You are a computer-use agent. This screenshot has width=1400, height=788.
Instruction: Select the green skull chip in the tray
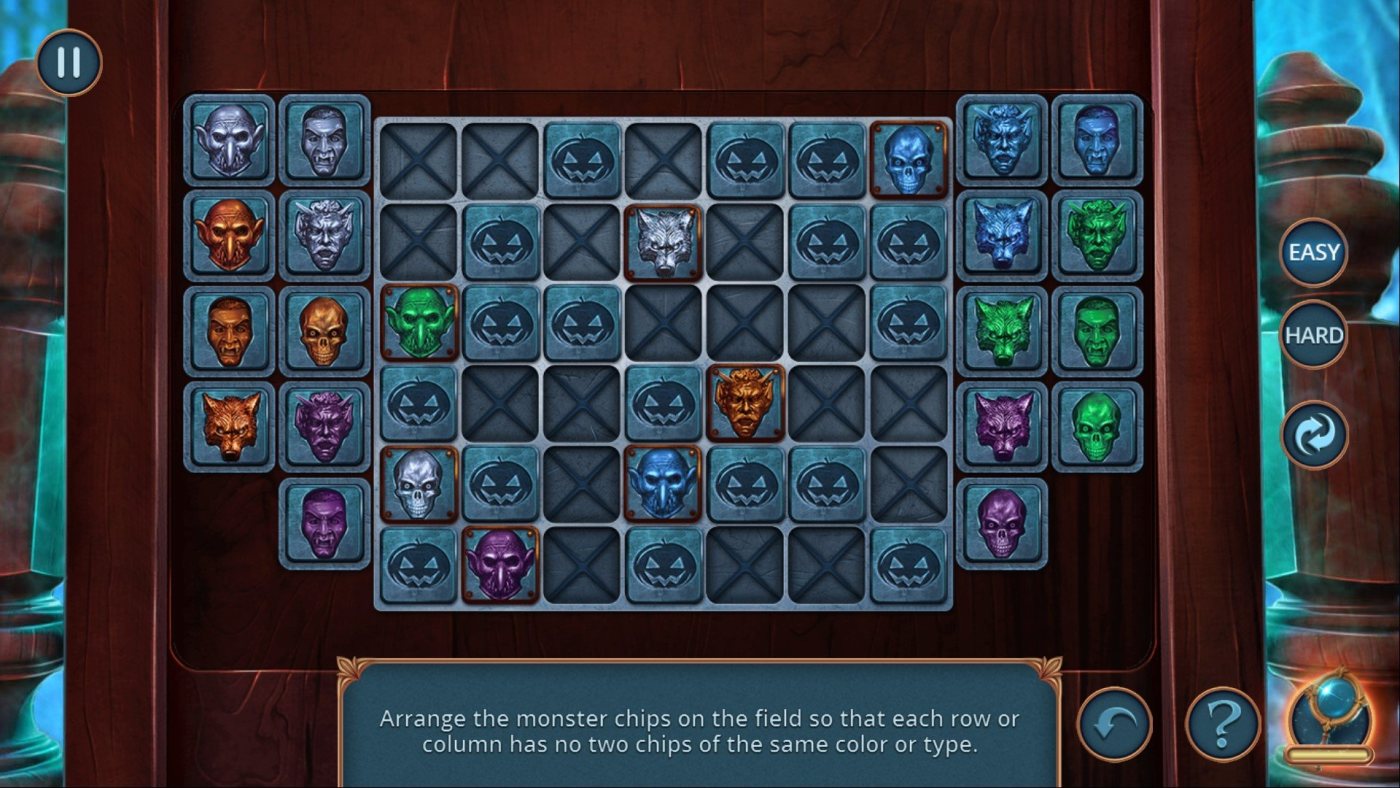click(x=1097, y=426)
